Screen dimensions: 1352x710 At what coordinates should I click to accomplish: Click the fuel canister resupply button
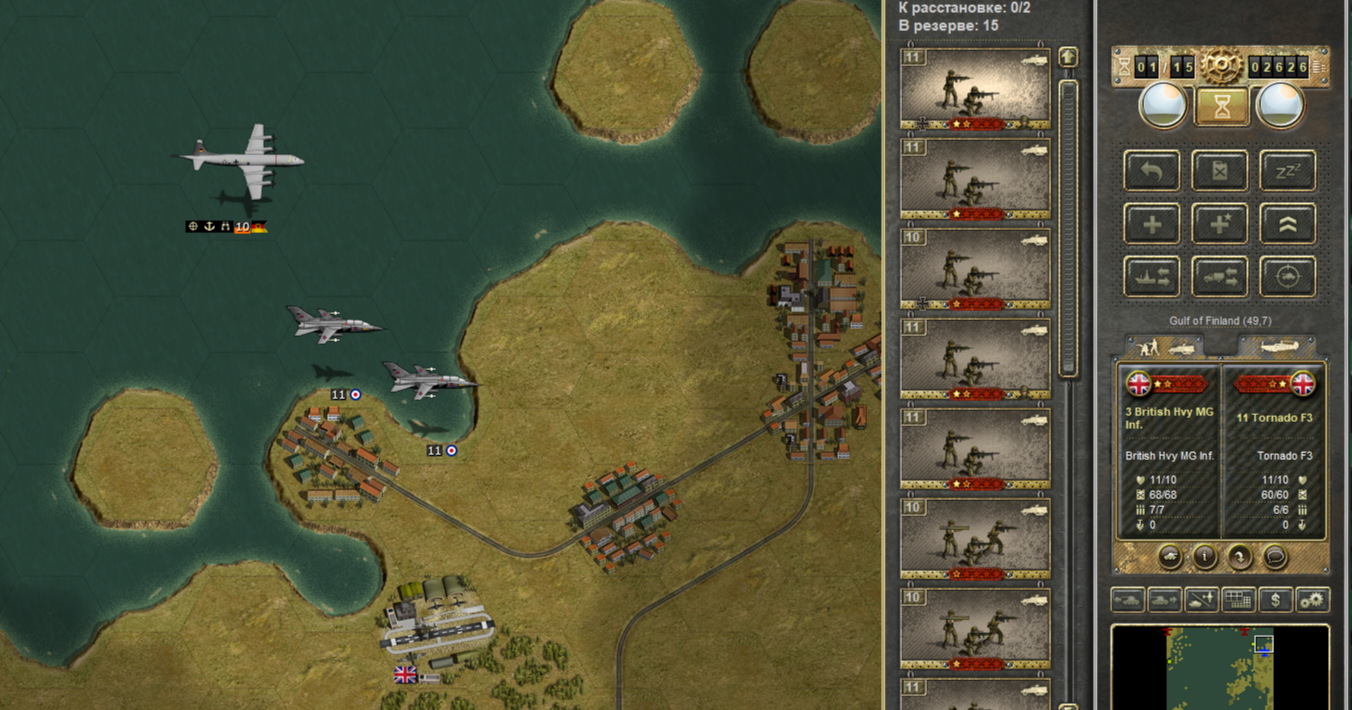pyautogui.click(x=1219, y=171)
